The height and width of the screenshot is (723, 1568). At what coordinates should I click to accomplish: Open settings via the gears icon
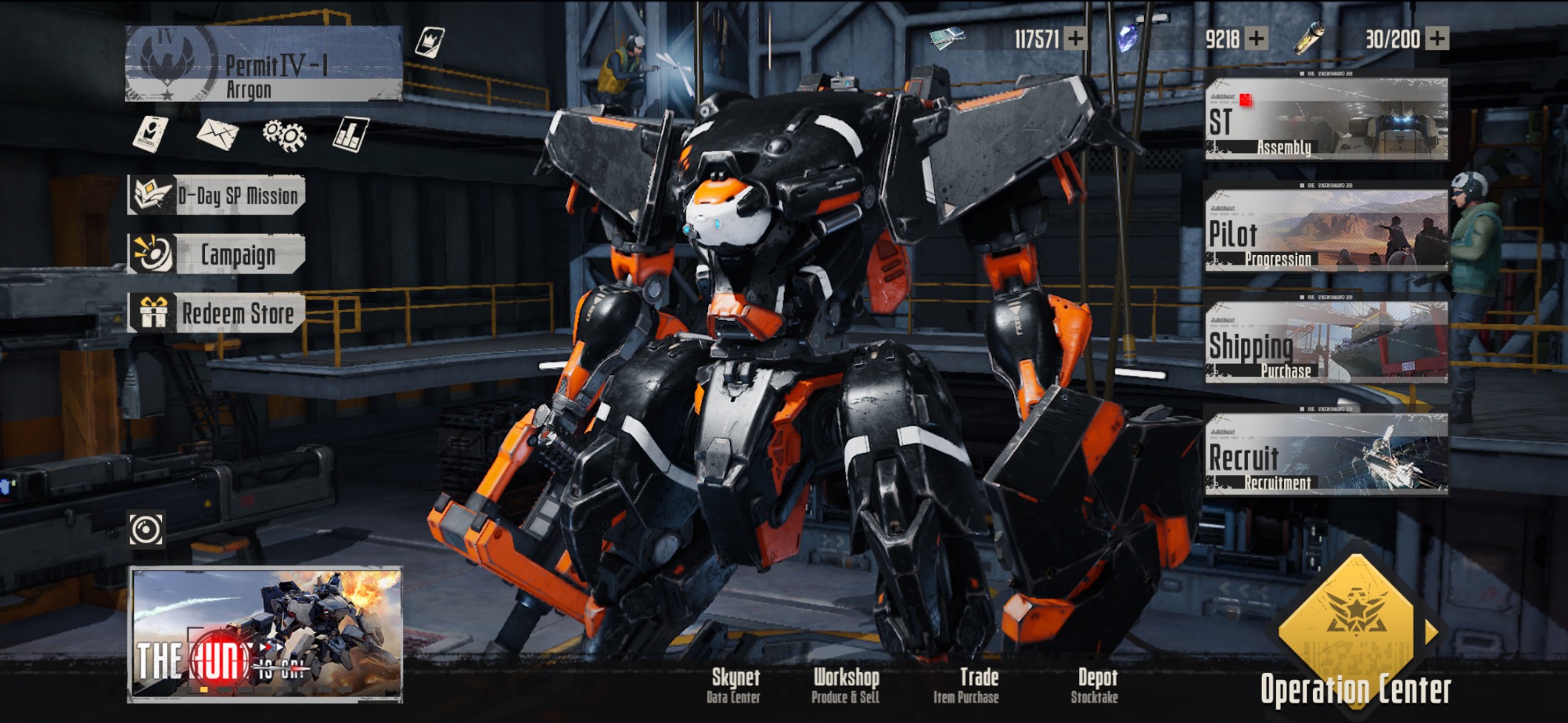tap(284, 135)
